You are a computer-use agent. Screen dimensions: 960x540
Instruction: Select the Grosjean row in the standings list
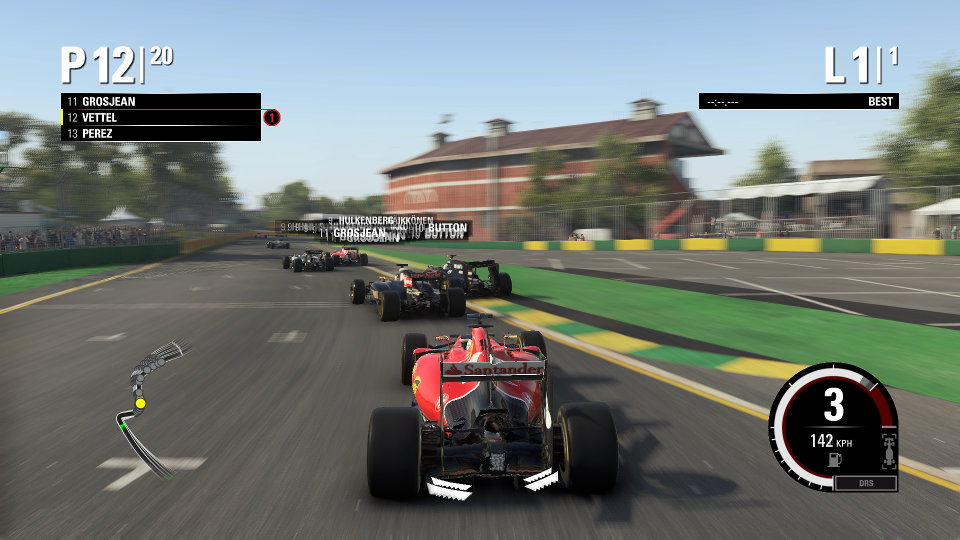tap(160, 101)
